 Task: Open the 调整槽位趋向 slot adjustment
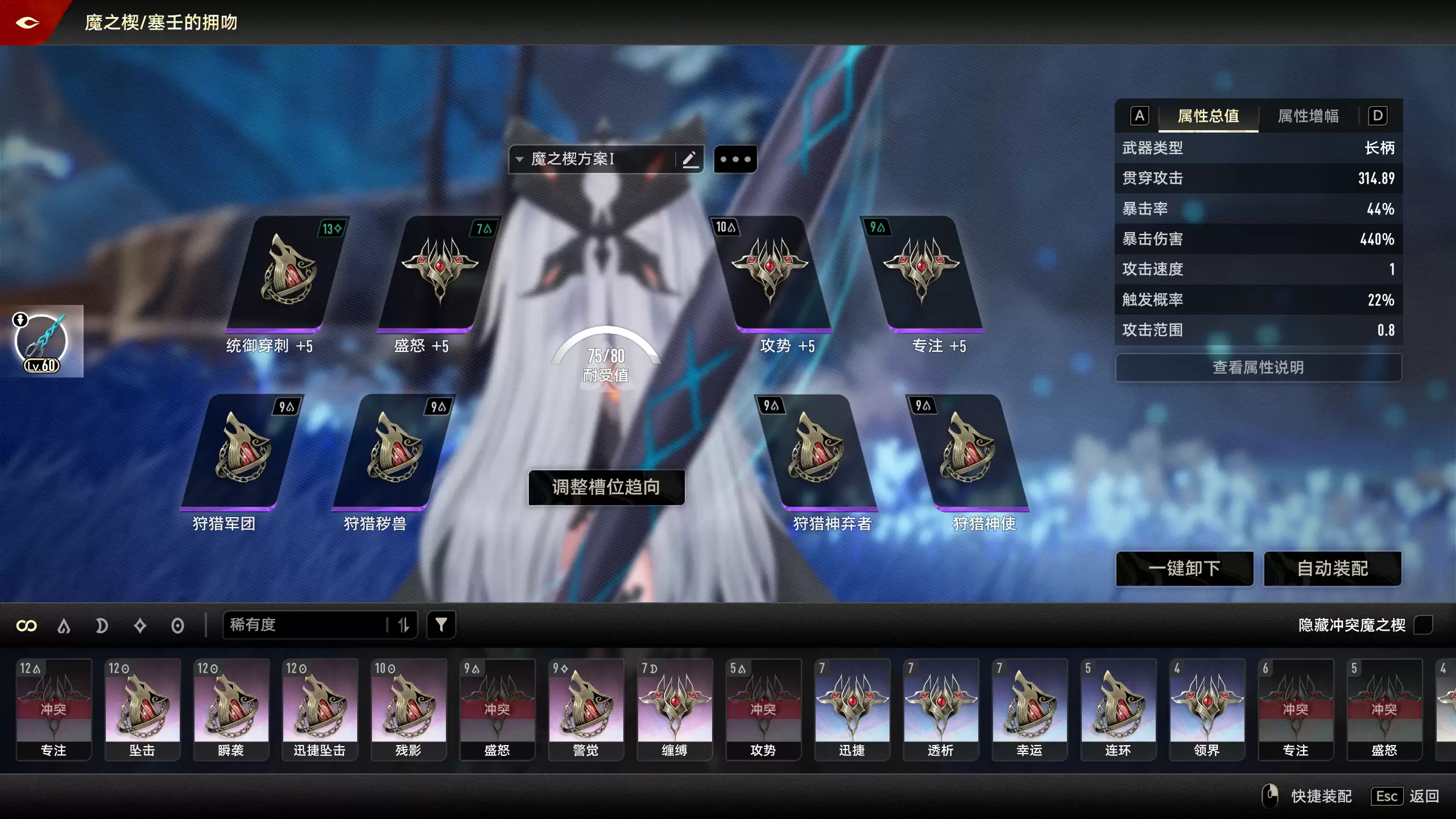coord(606,487)
